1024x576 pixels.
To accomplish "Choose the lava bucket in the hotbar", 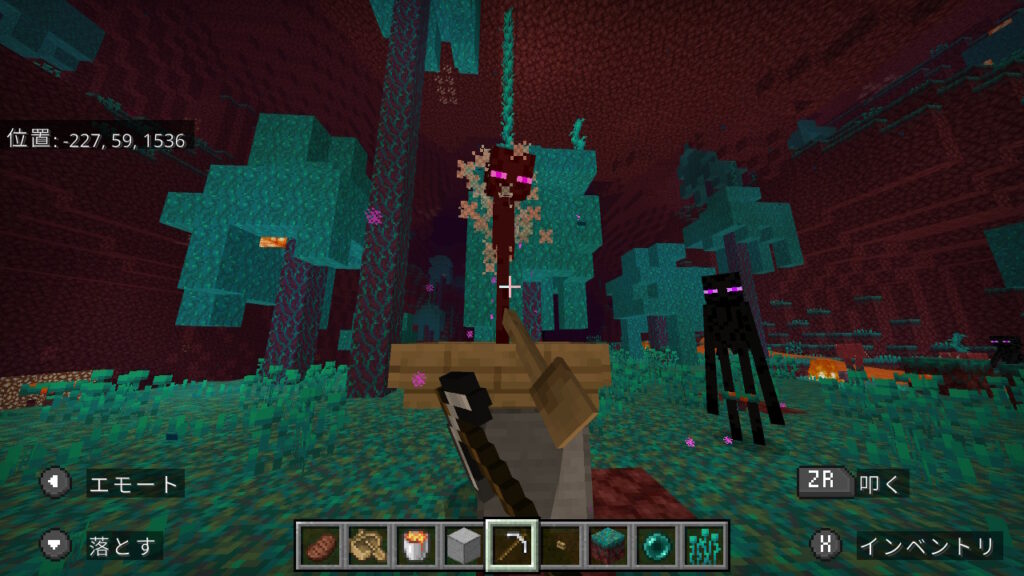I will click(x=415, y=545).
